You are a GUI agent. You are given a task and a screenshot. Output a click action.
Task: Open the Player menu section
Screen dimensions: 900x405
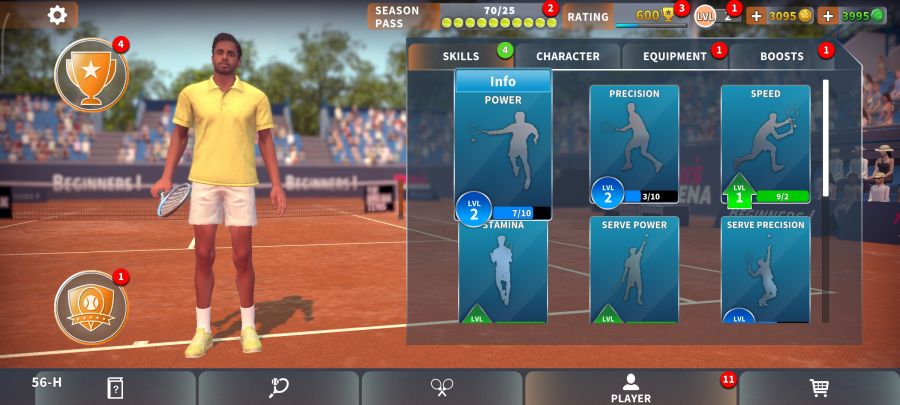tap(630, 388)
